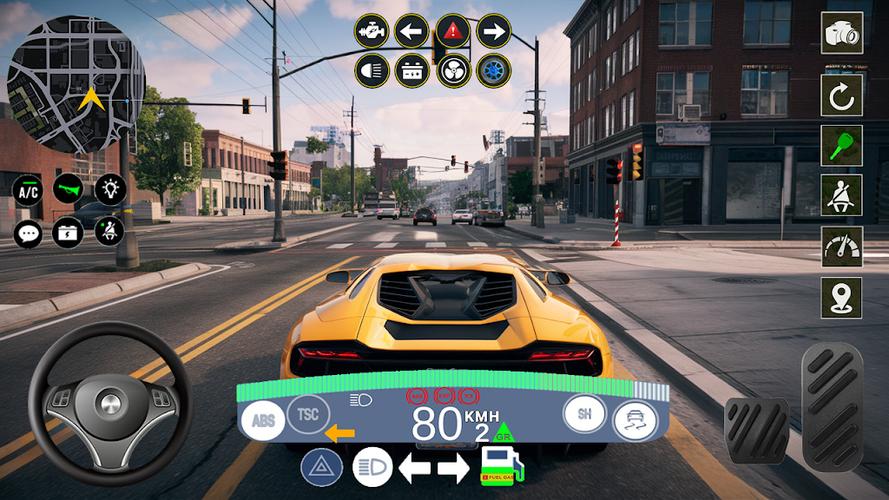Screen dimensions: 889x500
Task: Change view with the camera button
Action: tap(841, 34)
